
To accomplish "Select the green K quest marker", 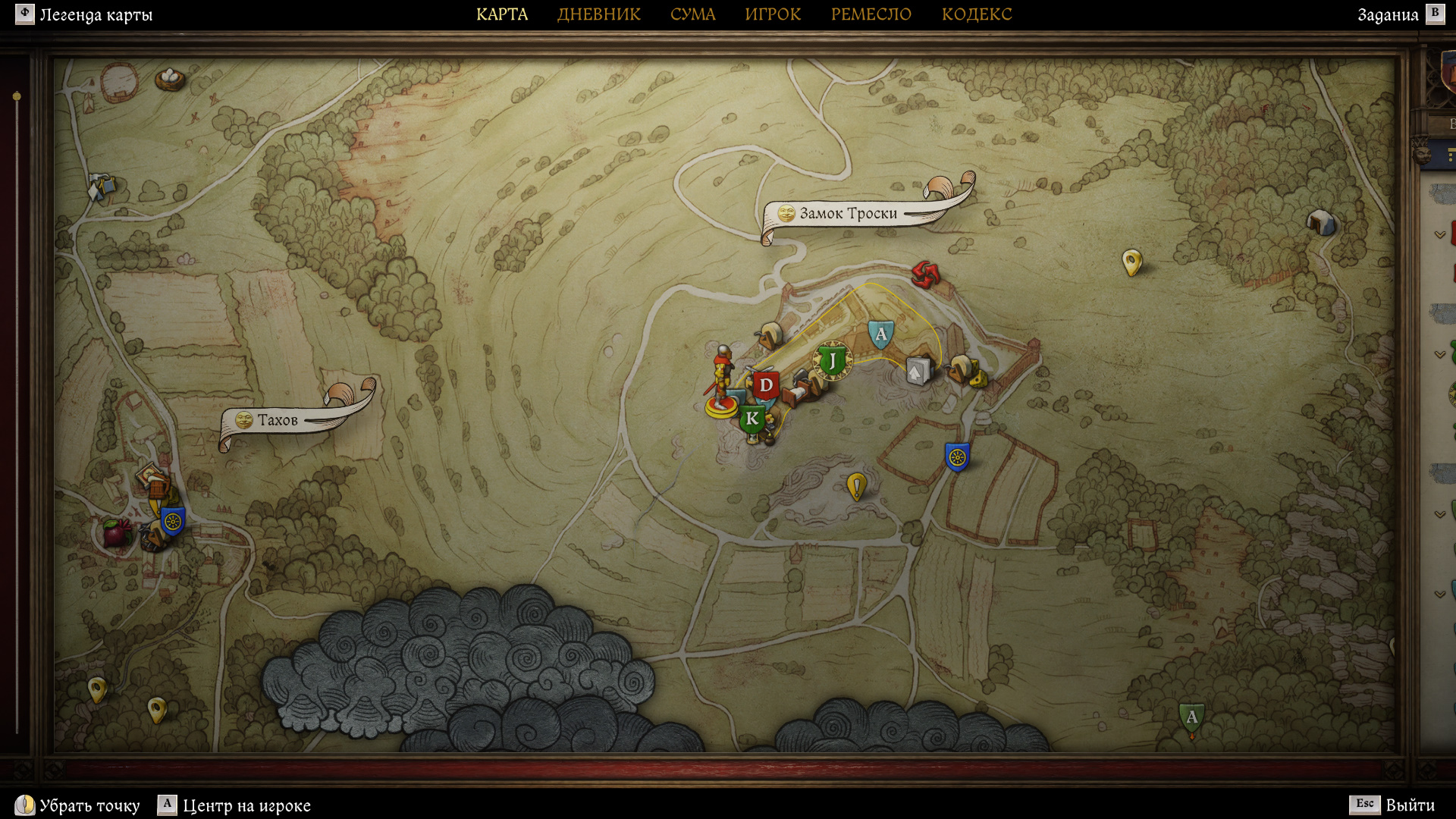I will 752,419.
